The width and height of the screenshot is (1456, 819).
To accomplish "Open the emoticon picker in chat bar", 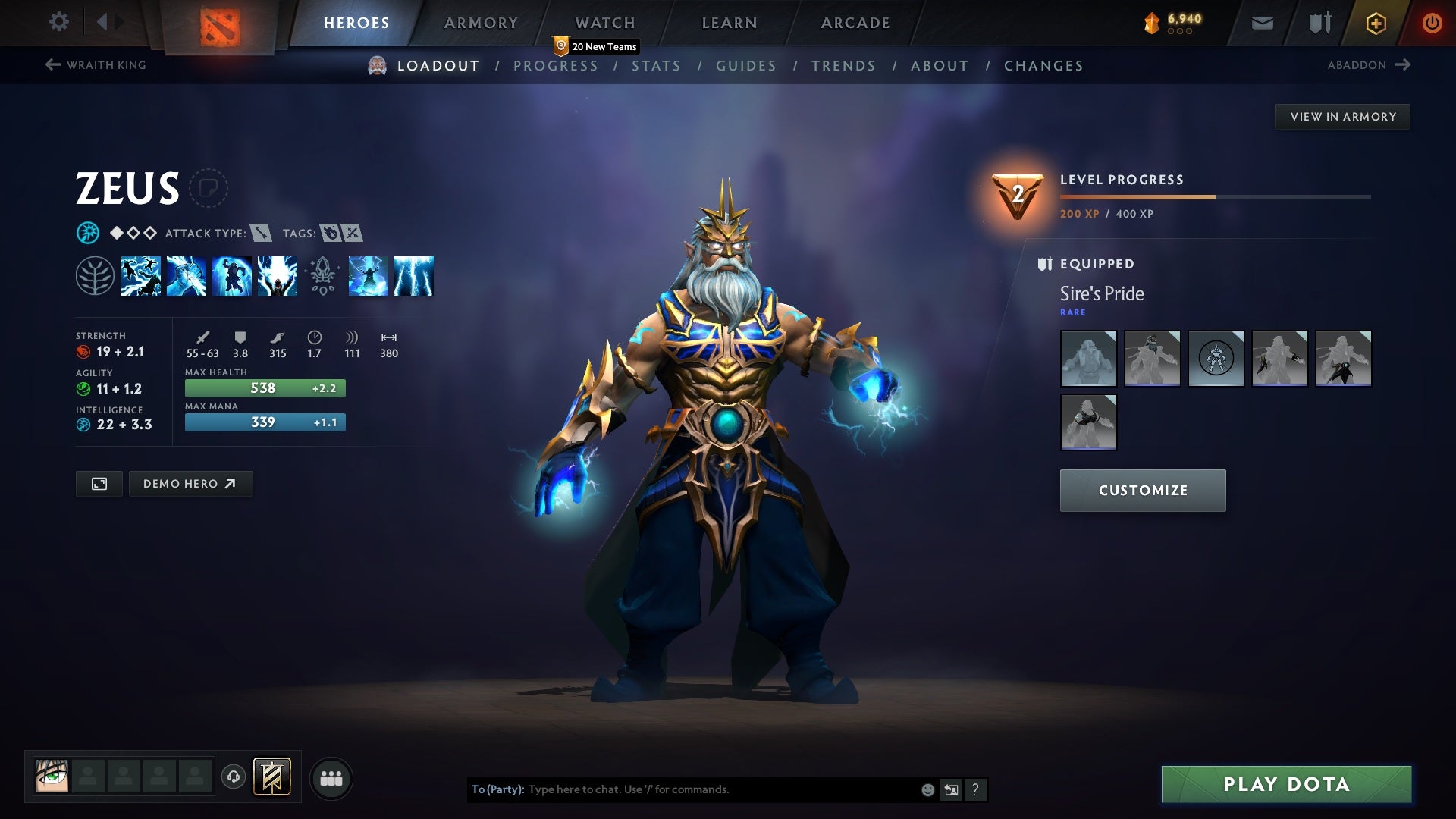I will pyautogui.click(x=927, y=789).
